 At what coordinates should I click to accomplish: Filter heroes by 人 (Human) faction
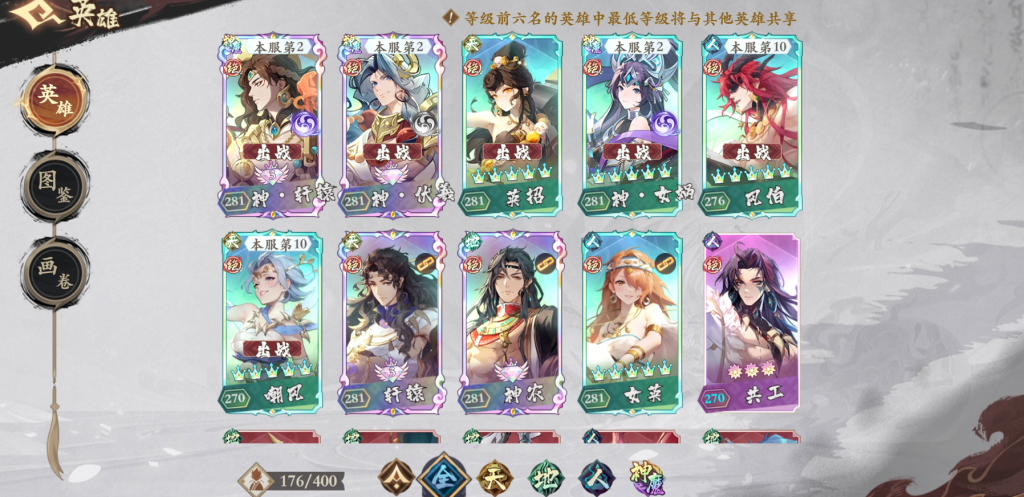[x=597, y=477]
